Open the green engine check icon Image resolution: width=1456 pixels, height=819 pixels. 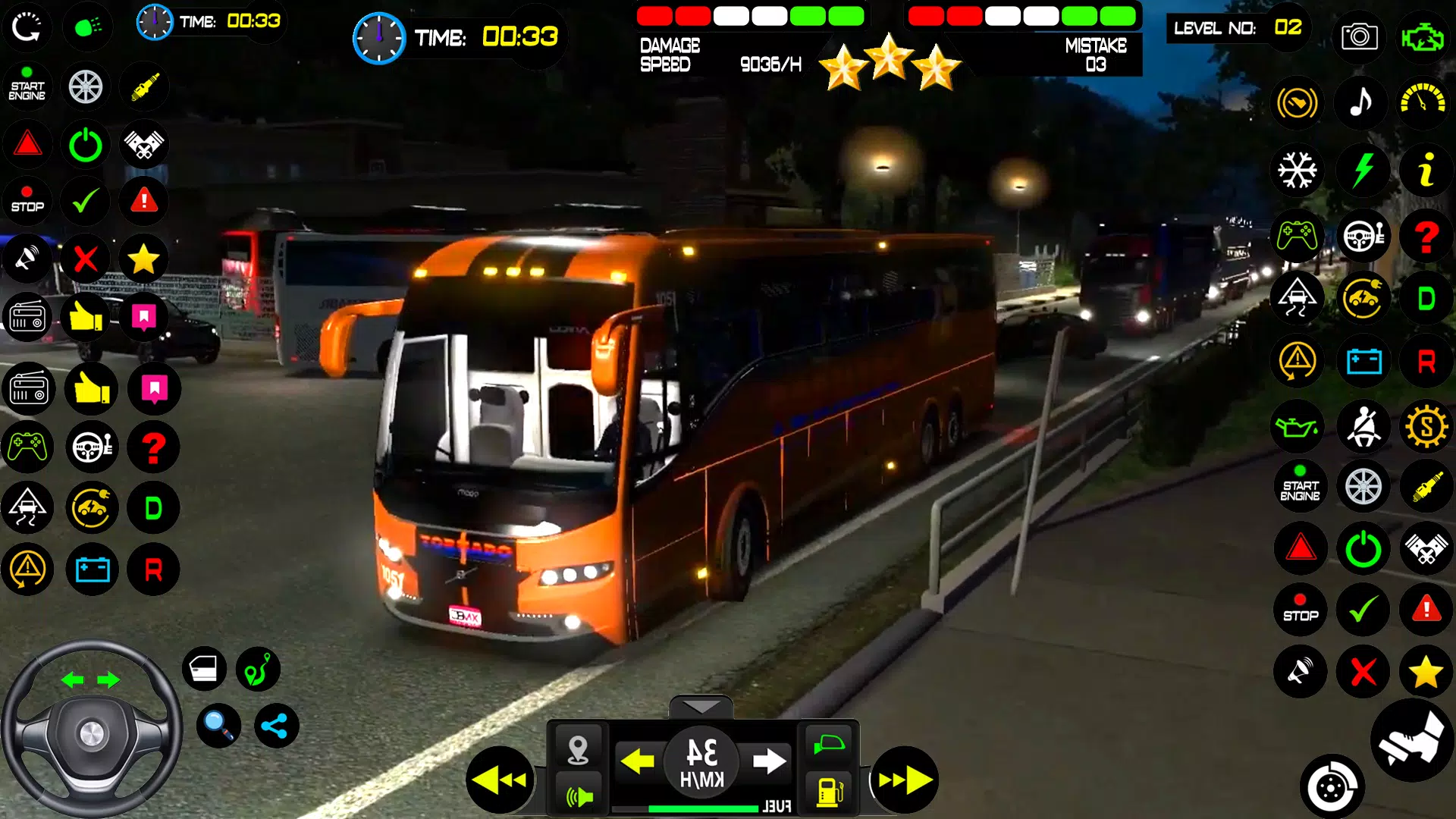click(1422, 36)
